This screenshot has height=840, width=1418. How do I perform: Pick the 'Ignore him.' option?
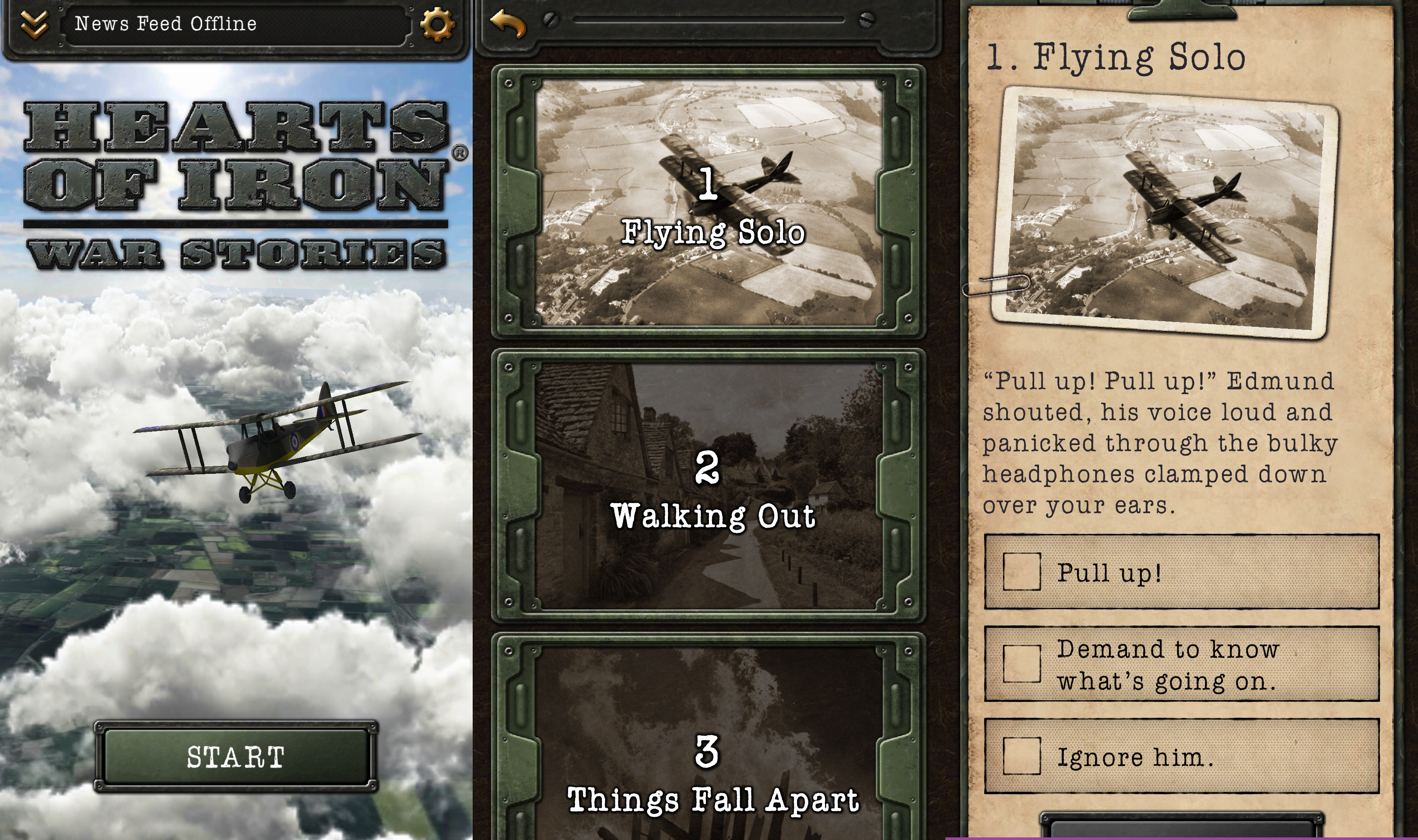click(x=1181, y=756)
